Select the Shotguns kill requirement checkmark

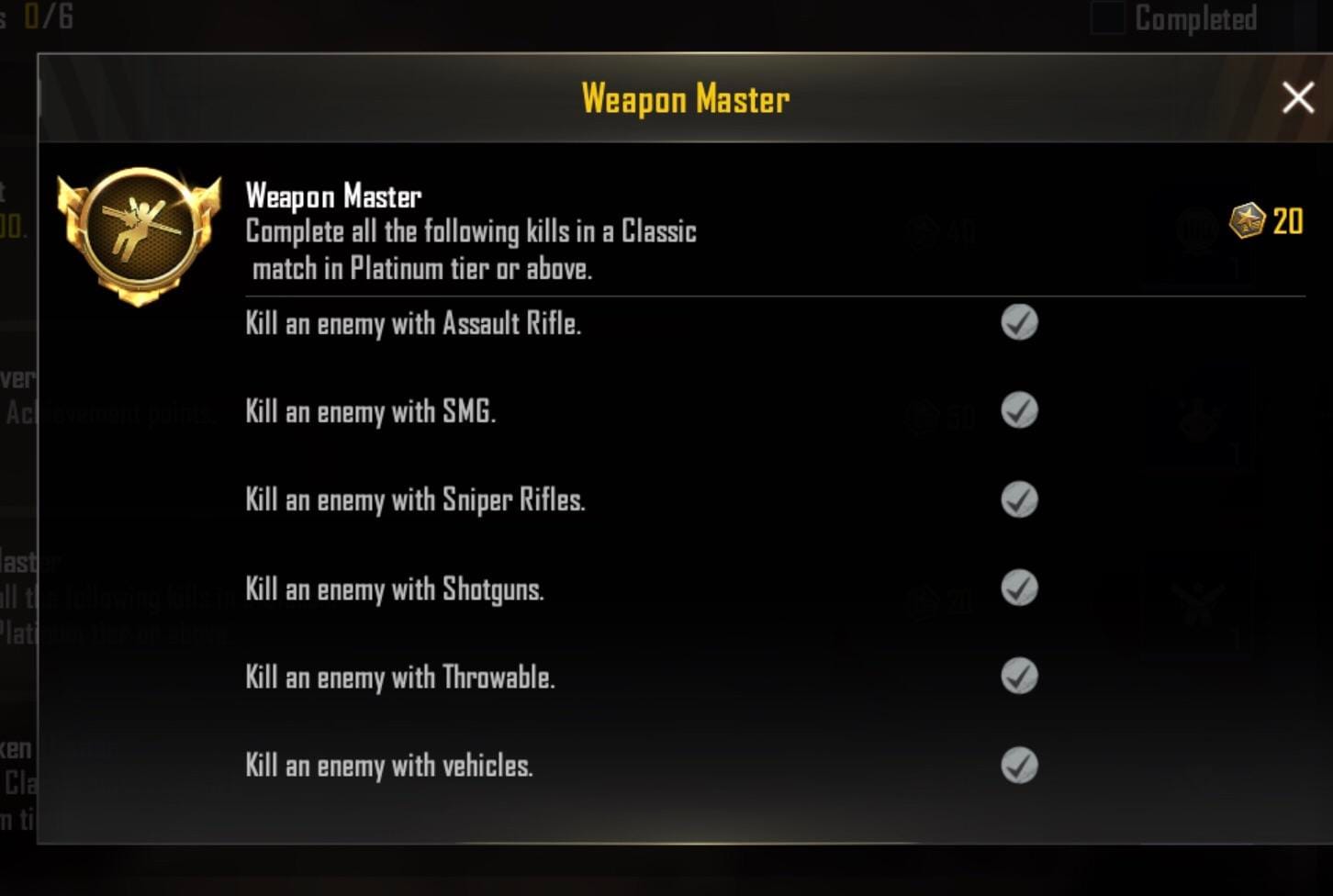pos(1019,588)
